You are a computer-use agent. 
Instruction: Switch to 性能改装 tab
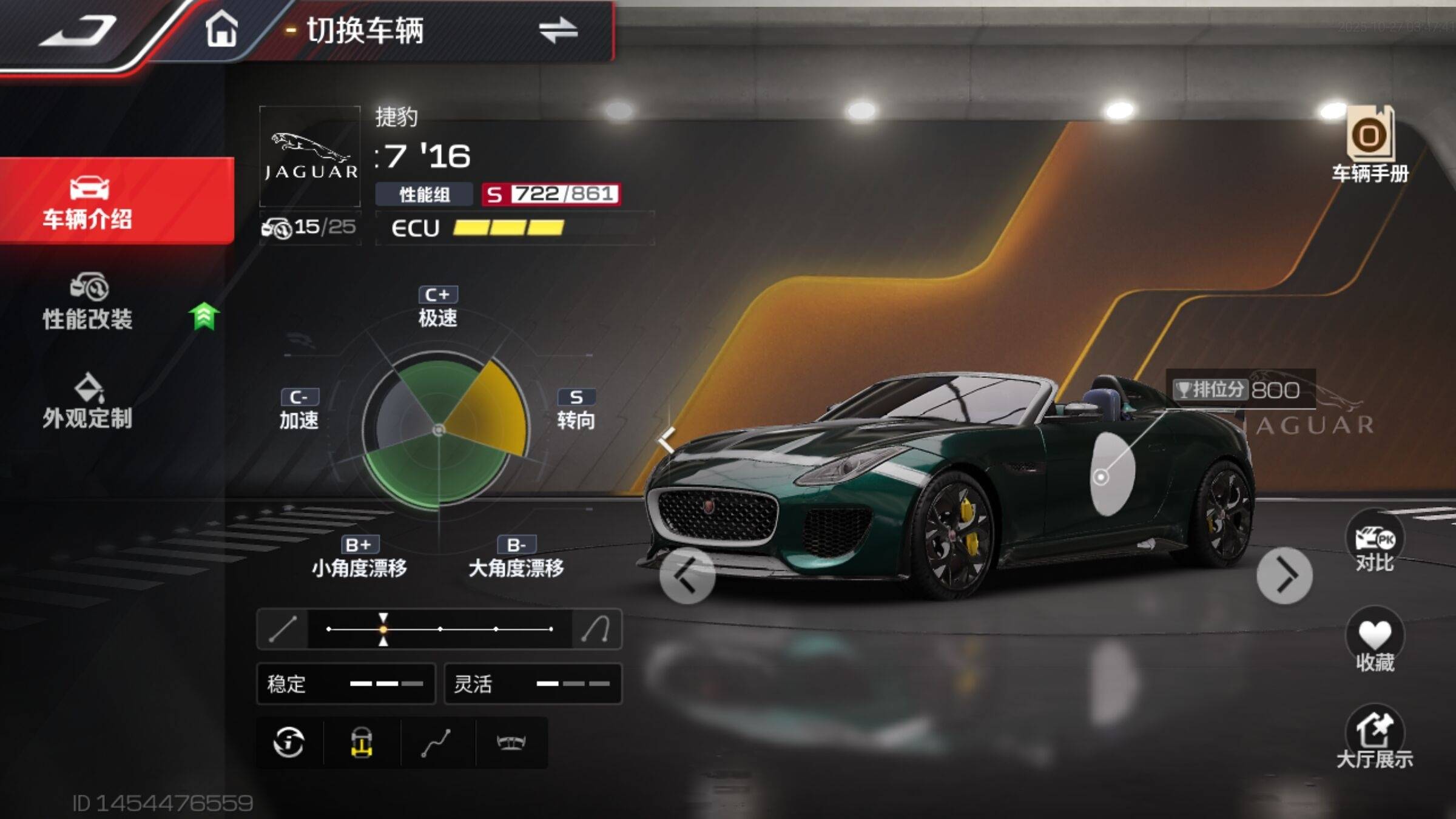[x=88, y=302]
